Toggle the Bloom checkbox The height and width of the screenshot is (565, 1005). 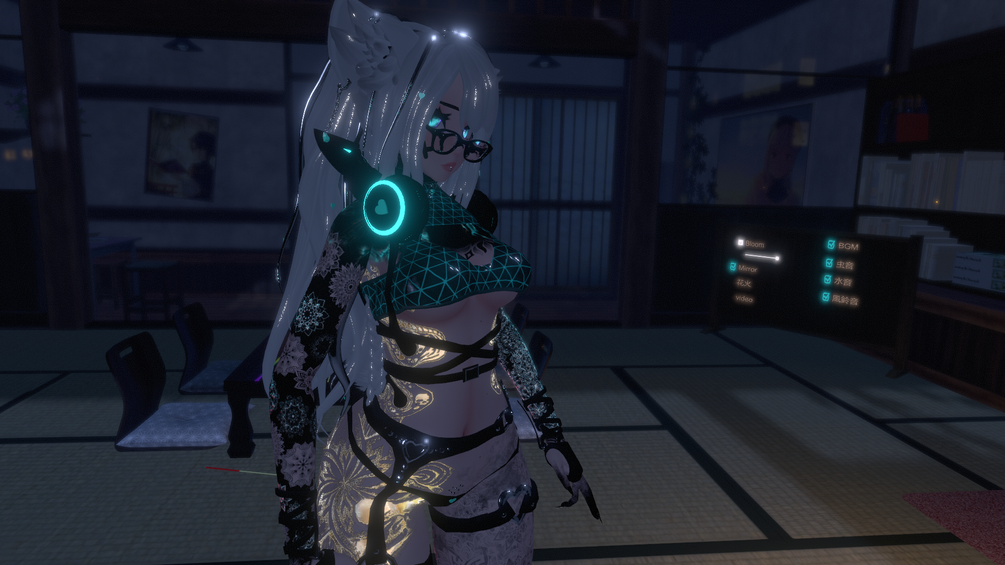point(741,243)
